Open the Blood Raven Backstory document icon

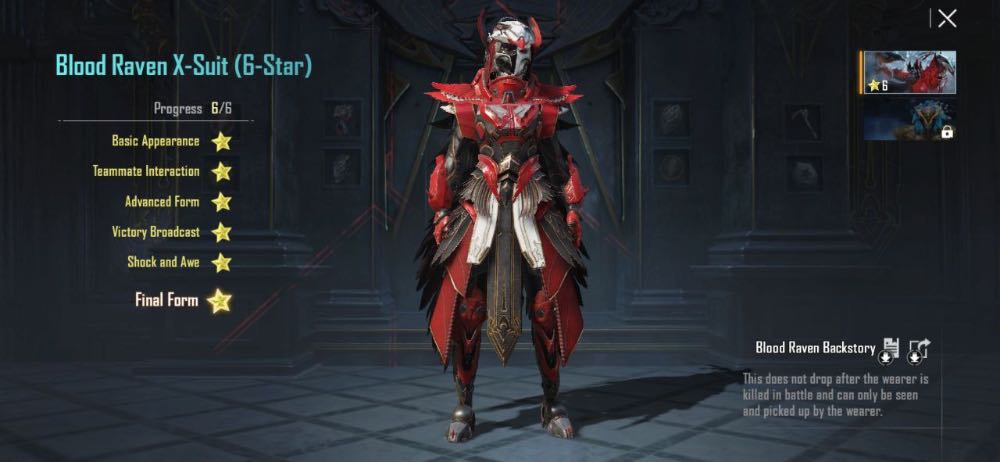[x=888, y=349]
